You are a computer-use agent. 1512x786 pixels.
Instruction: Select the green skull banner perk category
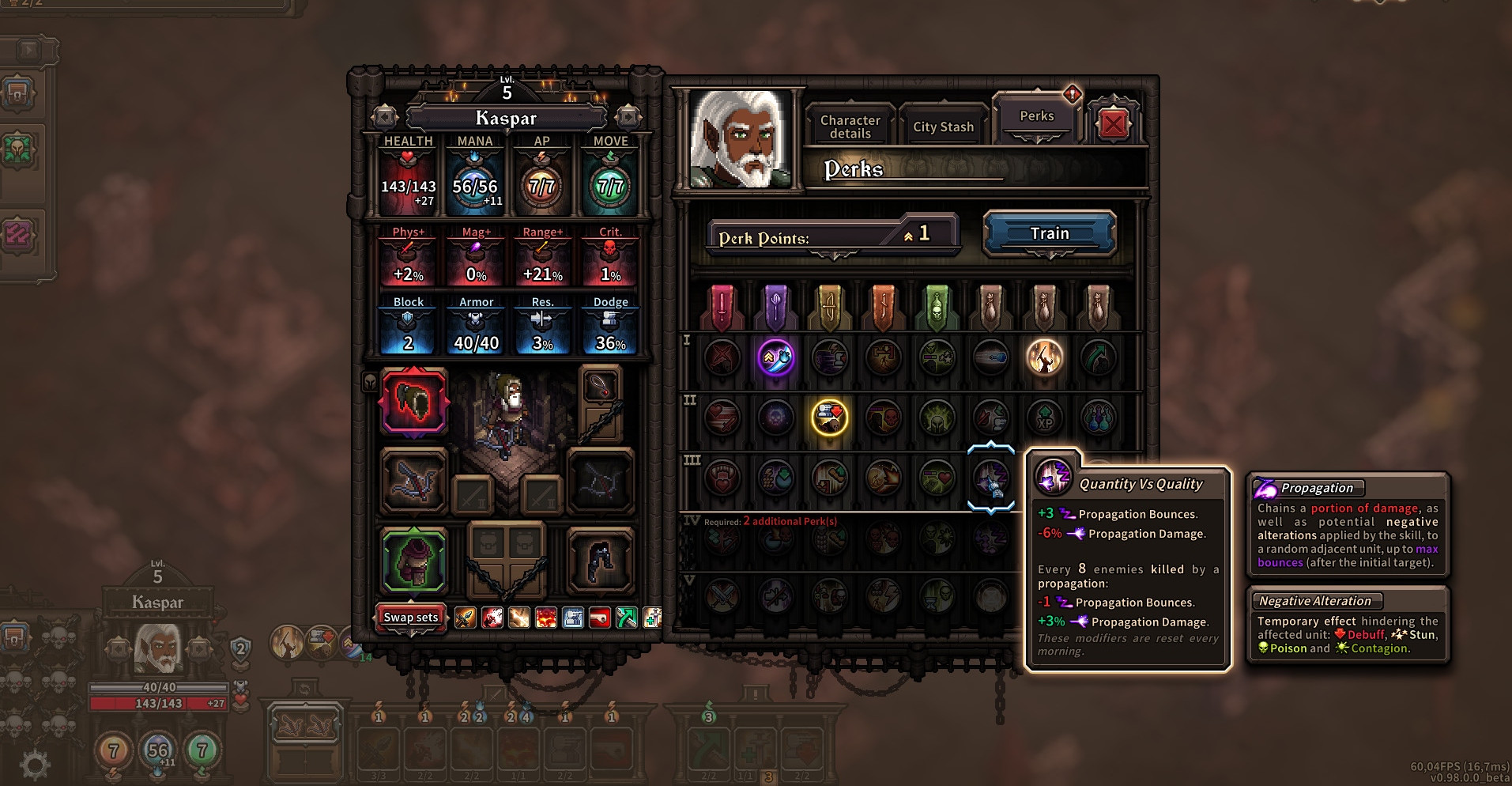937,306
